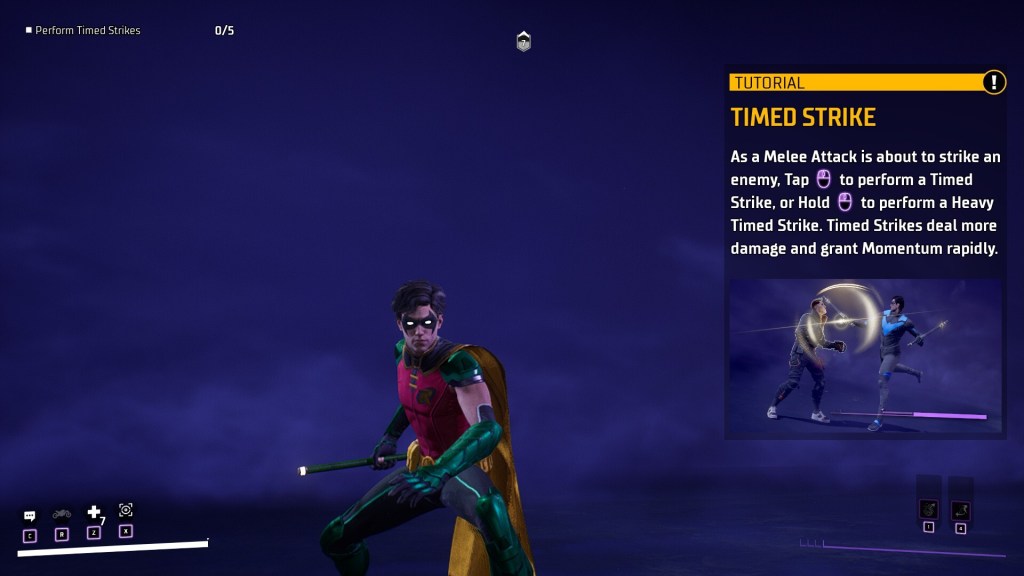
Task: Select the first momentum ability slot
Action: tap(928, 508)
